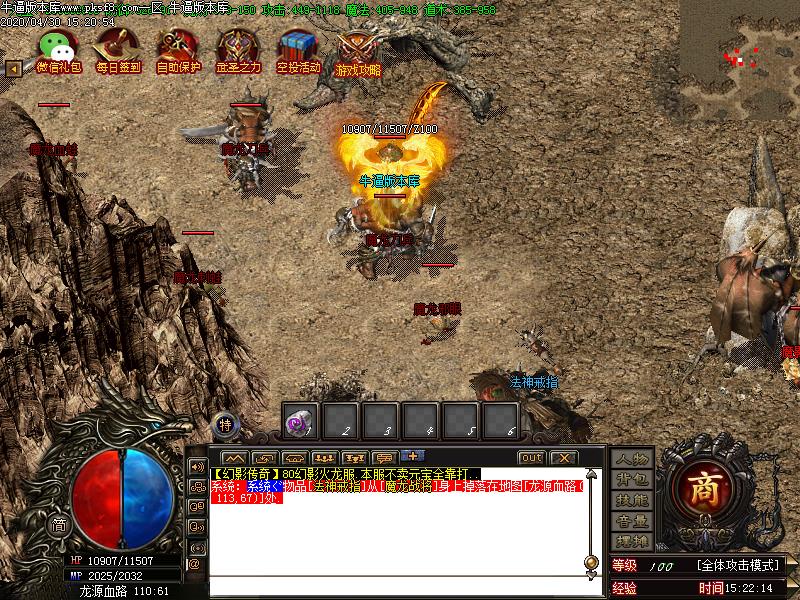800x600 pixels.
Task: Click the chat panel's out button
Action: [531, 457]
